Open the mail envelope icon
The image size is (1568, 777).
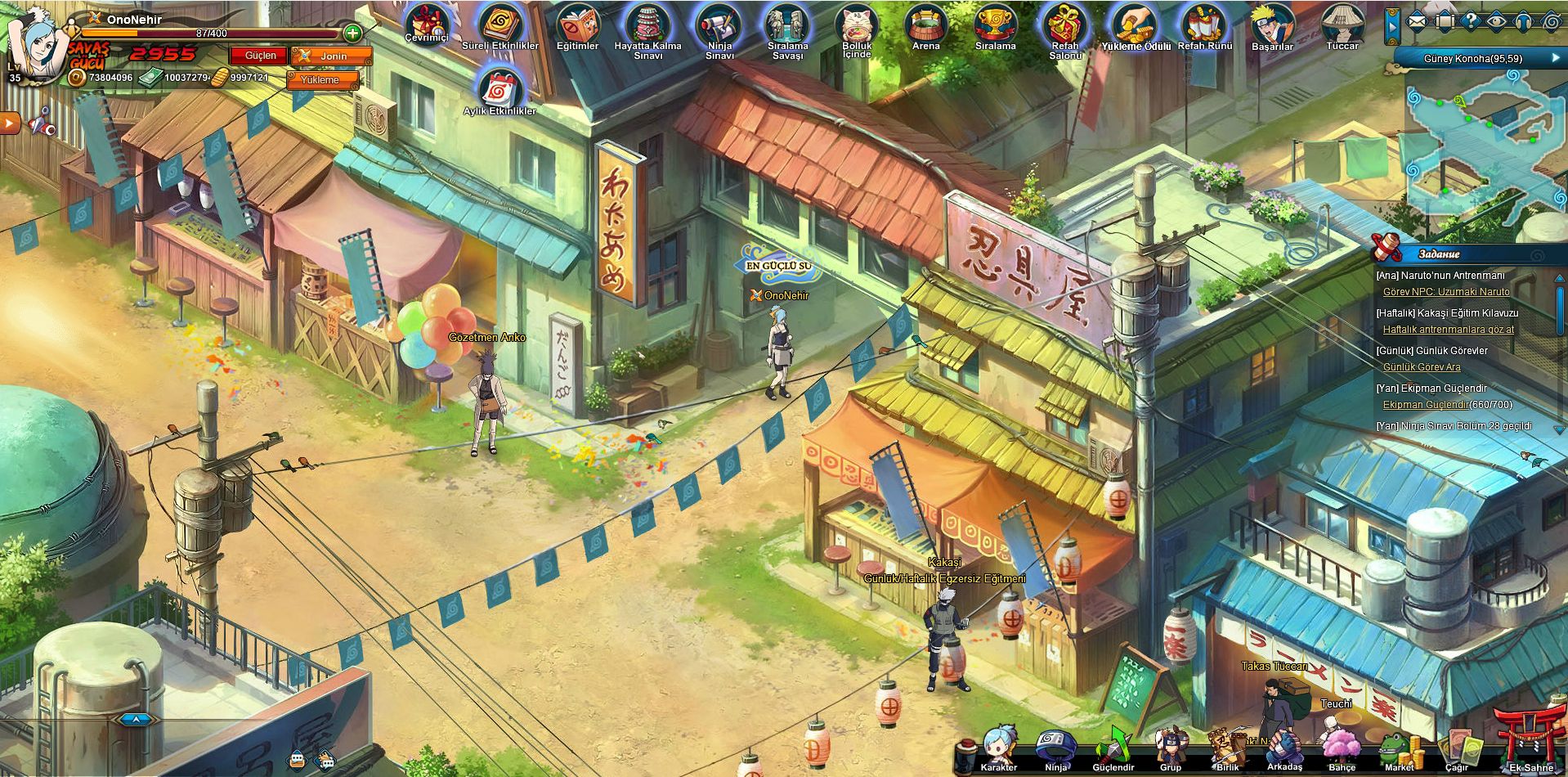[1417, 22]
